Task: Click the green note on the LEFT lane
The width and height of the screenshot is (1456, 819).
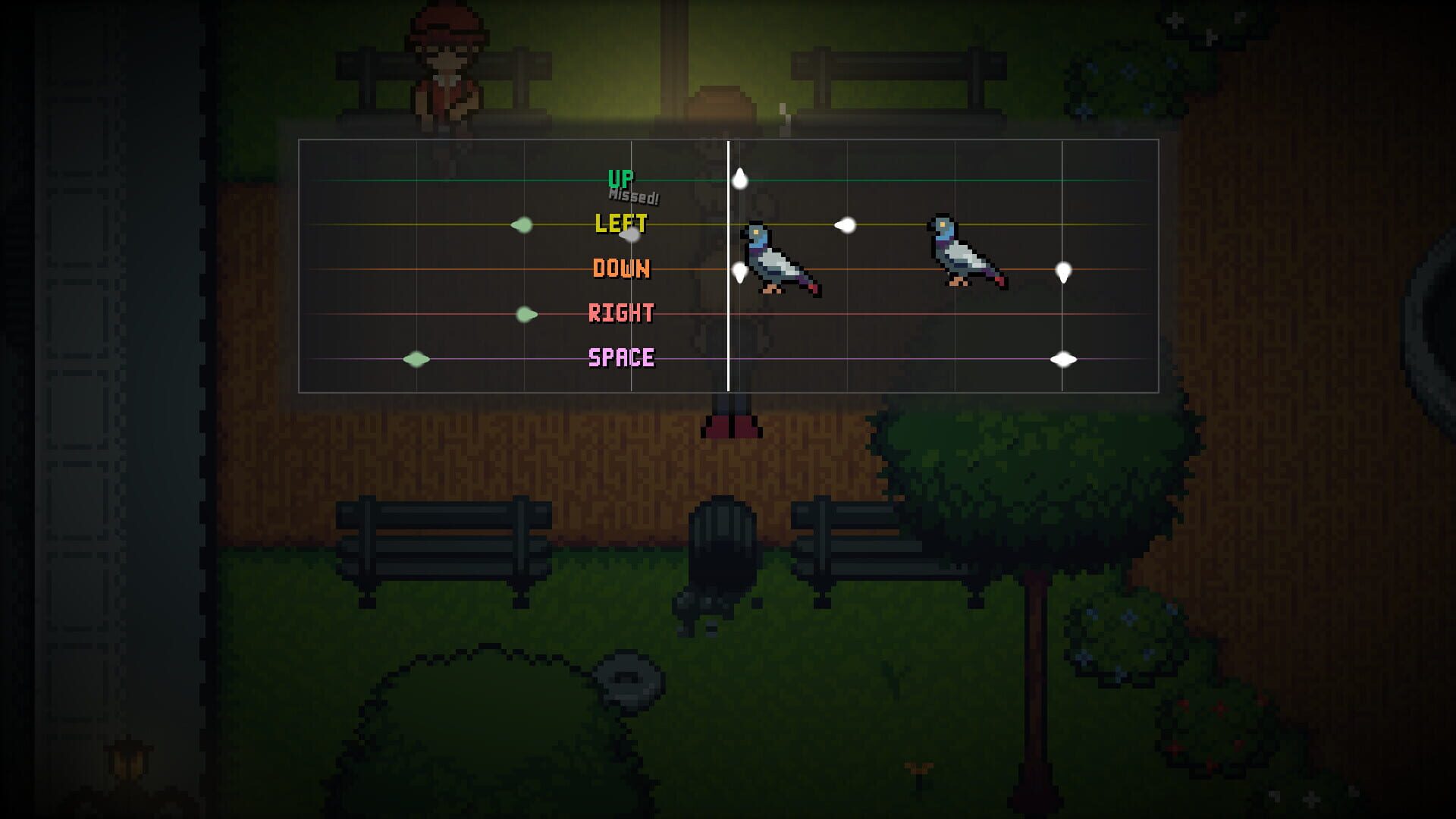Action: coord(524,224)
